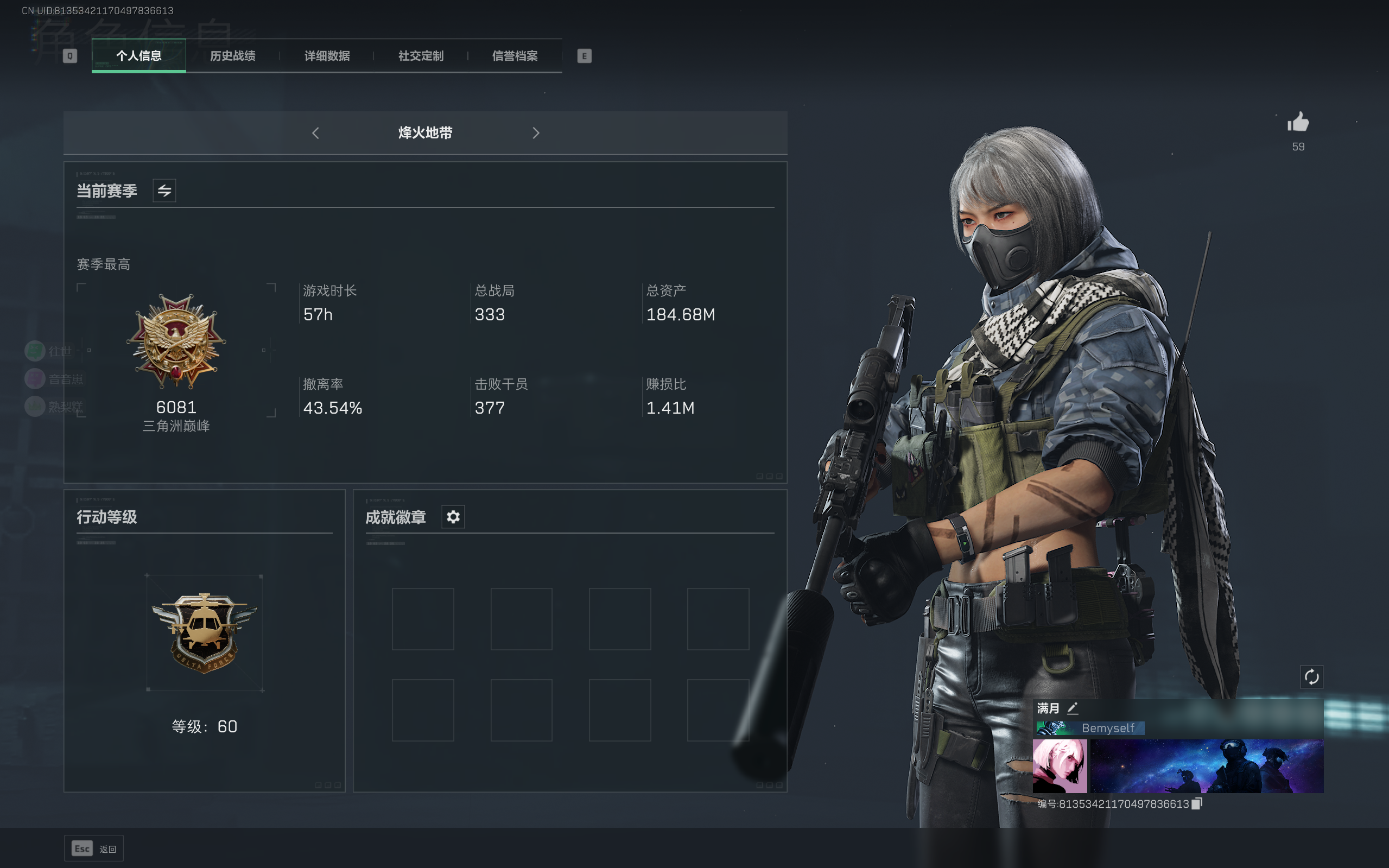The height and width of the screenshot is (868, 1389).
Task: Click the season swap icon beside 当前赛季
Action: click(x=163, y=190)
